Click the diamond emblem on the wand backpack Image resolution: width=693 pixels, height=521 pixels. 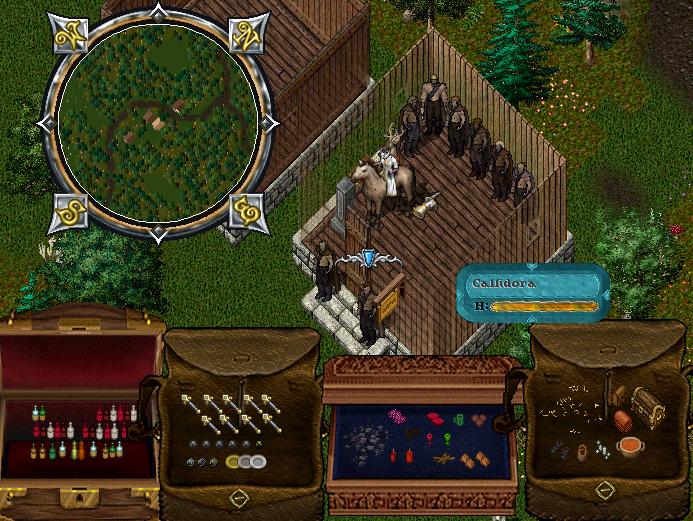pos(238,496)
